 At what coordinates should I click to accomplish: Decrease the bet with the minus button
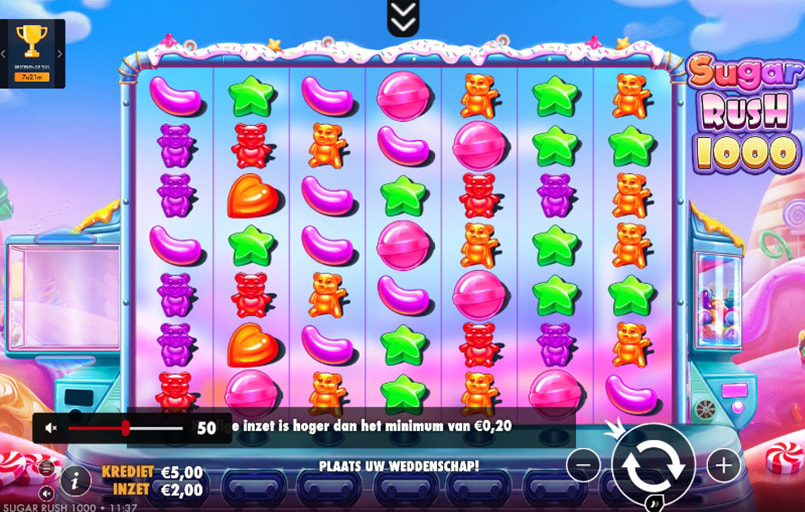583,464
